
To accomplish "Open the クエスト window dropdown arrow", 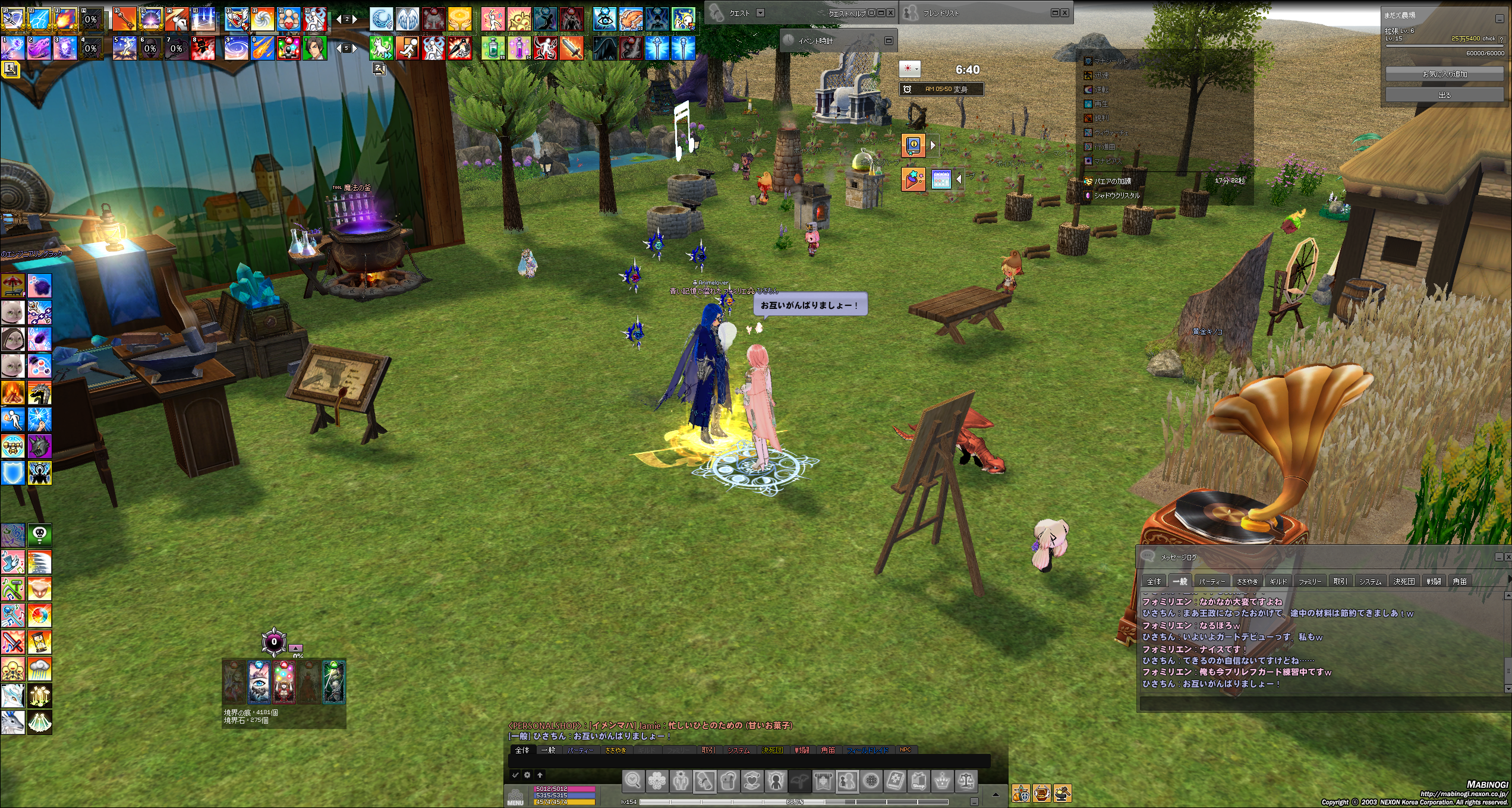I will click(760, 12).
